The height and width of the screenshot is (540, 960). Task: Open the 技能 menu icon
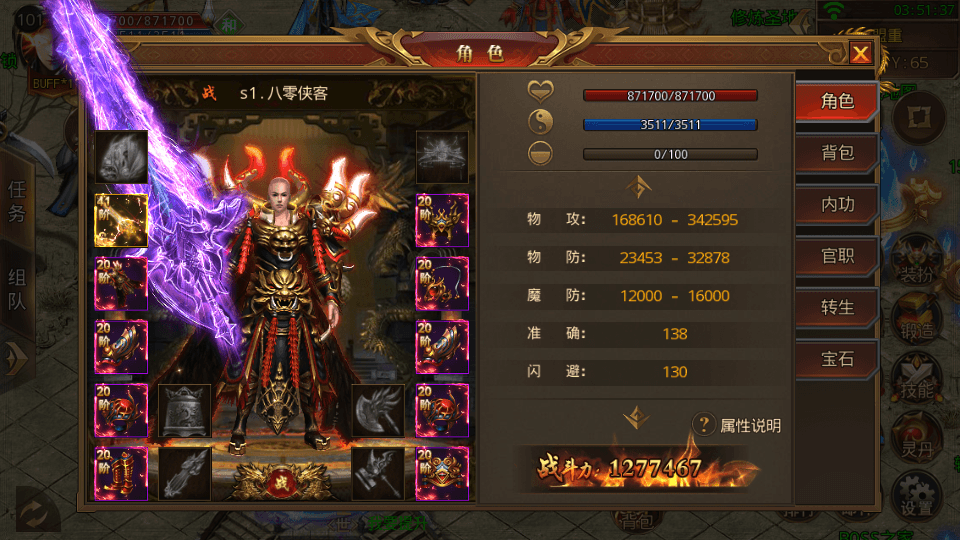[x=916, y=376]
